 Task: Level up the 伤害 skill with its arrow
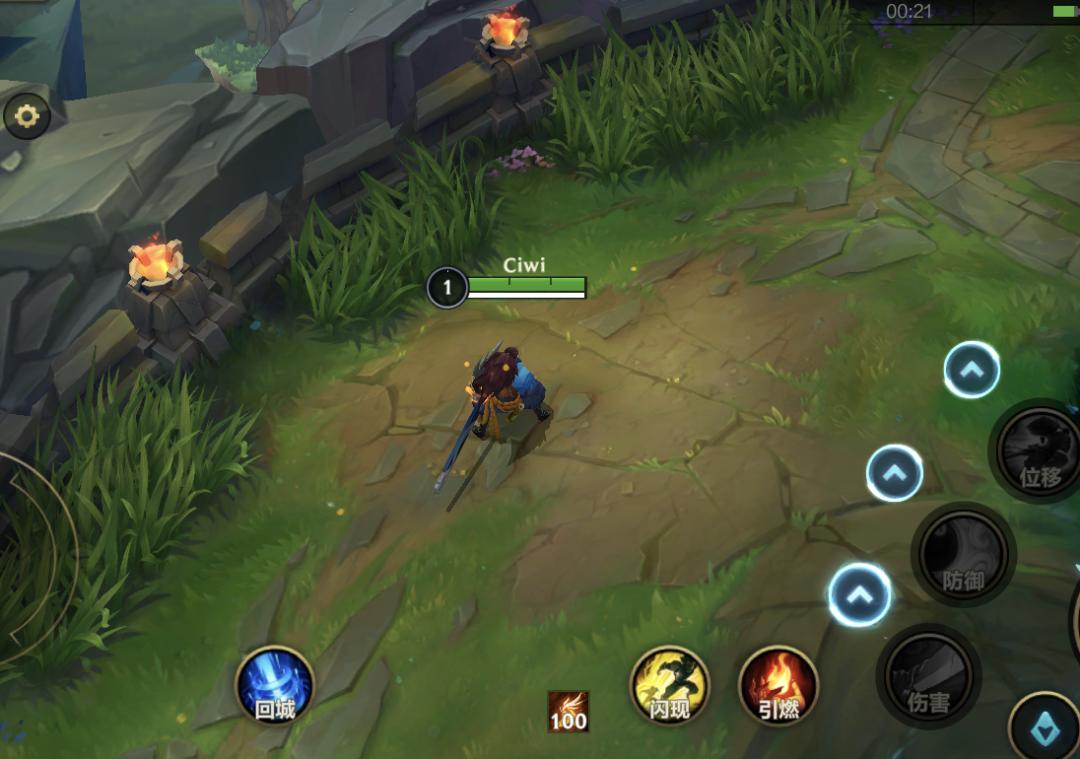[859, 595]
